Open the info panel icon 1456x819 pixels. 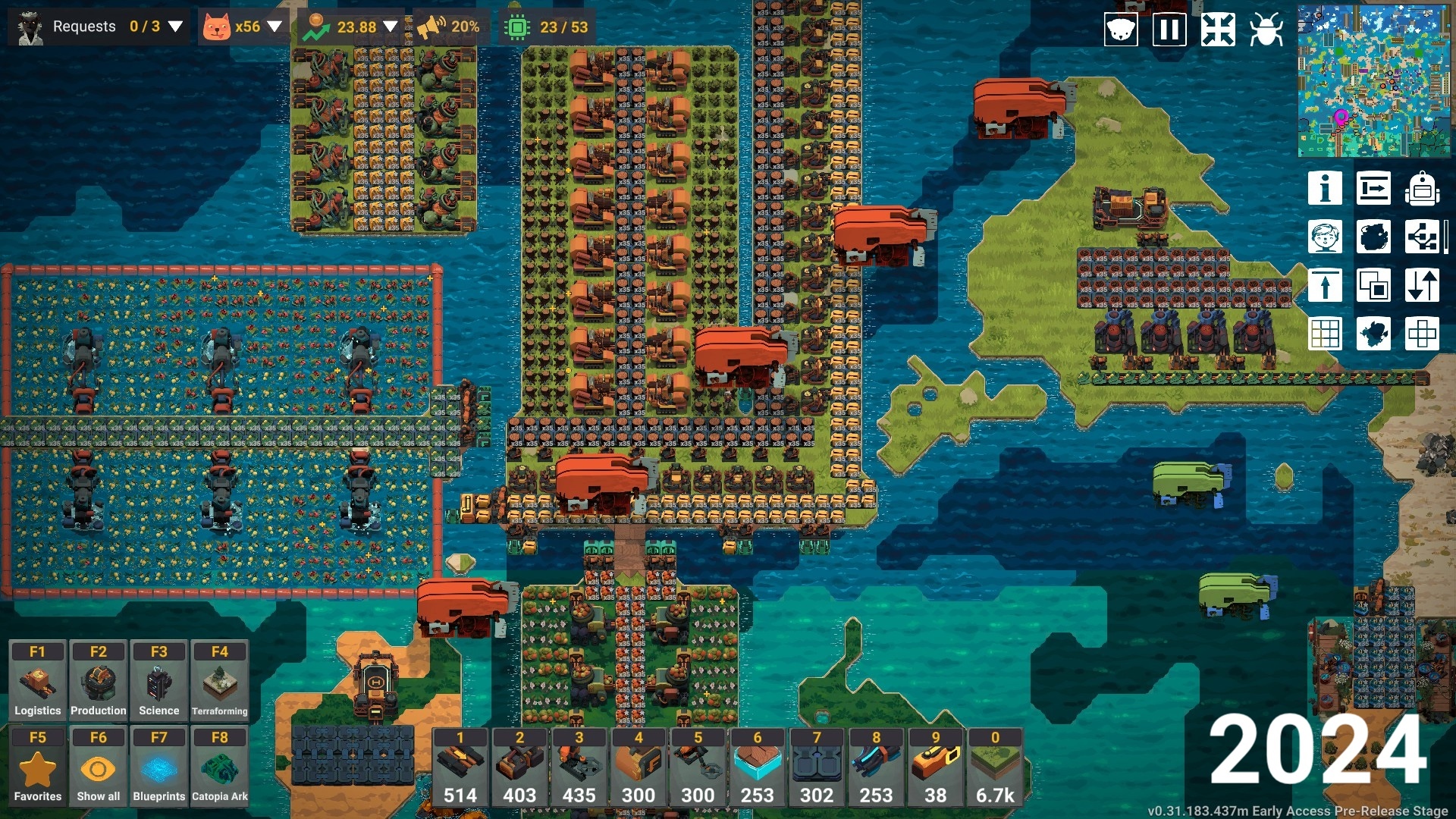(1325, 188)
